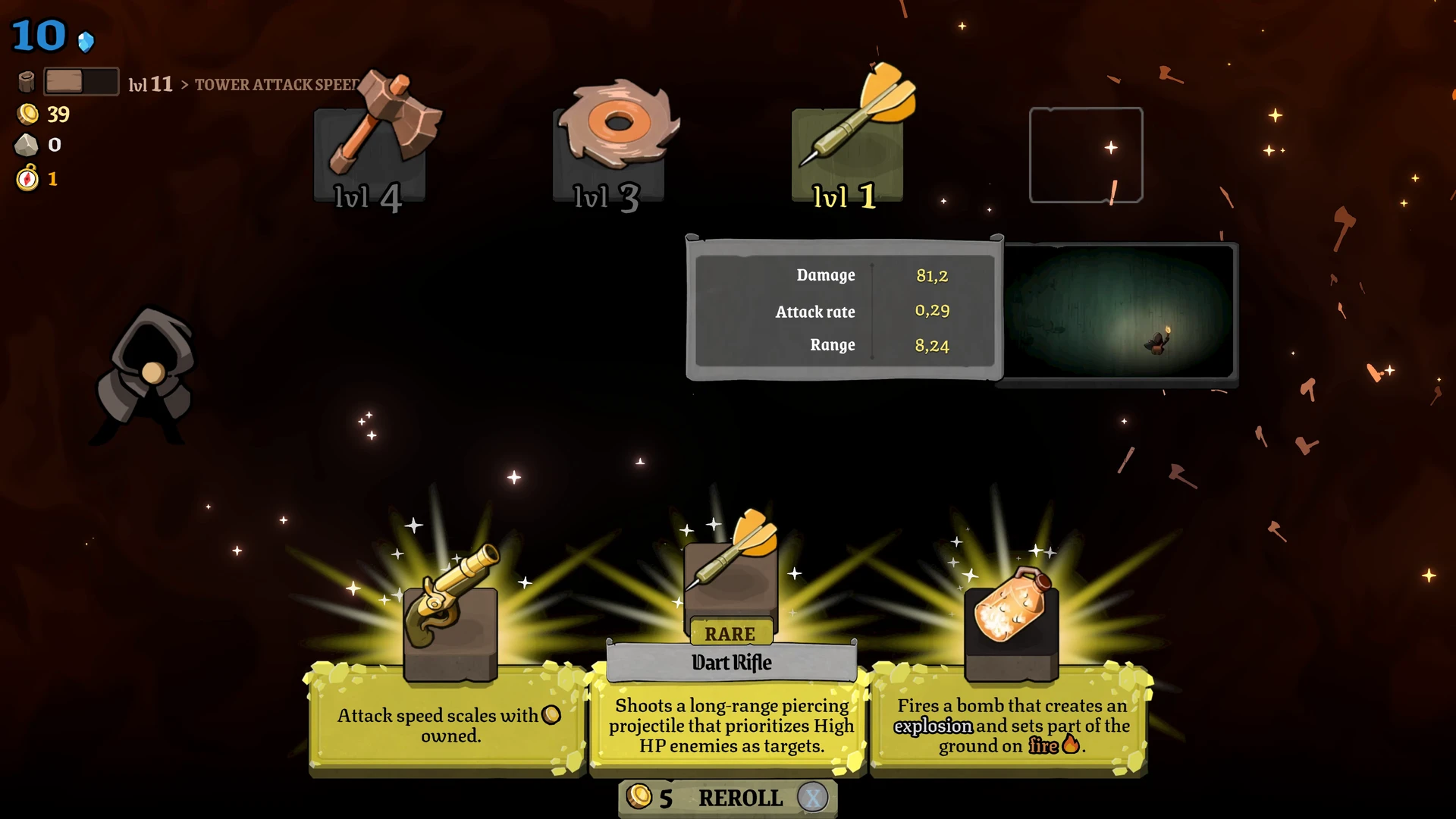Click the empty fourth weapon slot
This screenshot has width=1456, height=819.
pyautogui.click(x=1085, y=155)
